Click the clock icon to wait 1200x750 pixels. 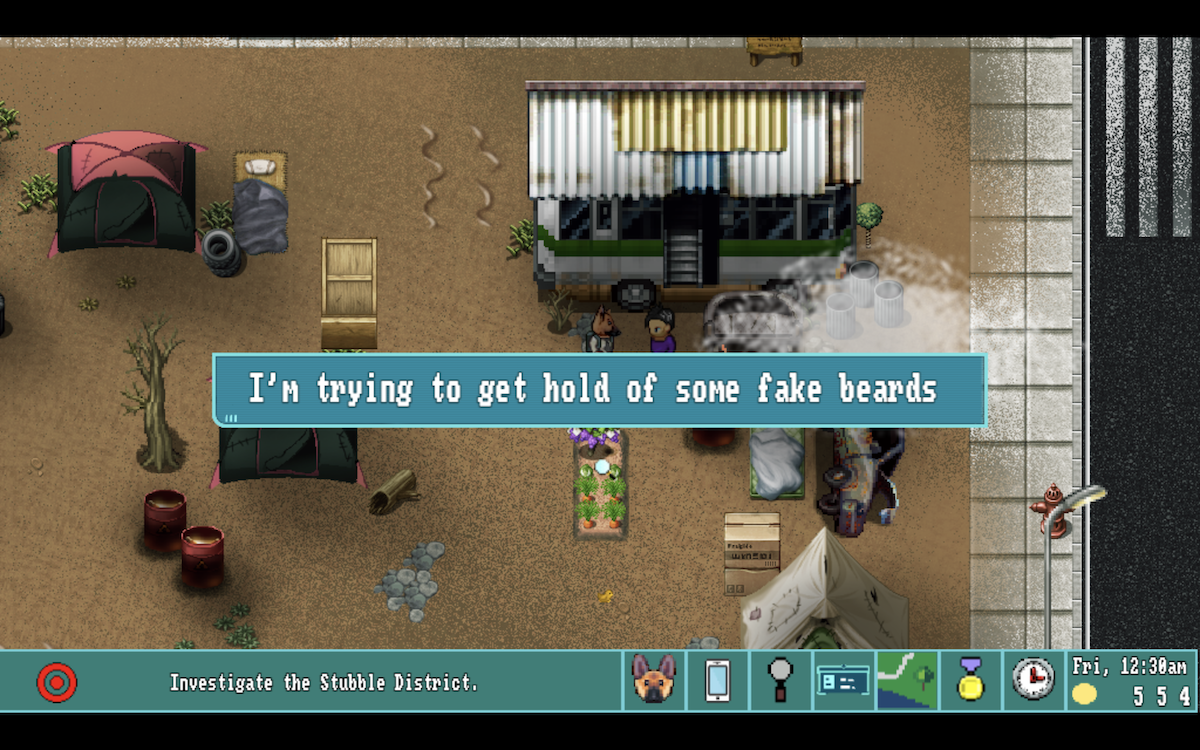(1033, 680)
